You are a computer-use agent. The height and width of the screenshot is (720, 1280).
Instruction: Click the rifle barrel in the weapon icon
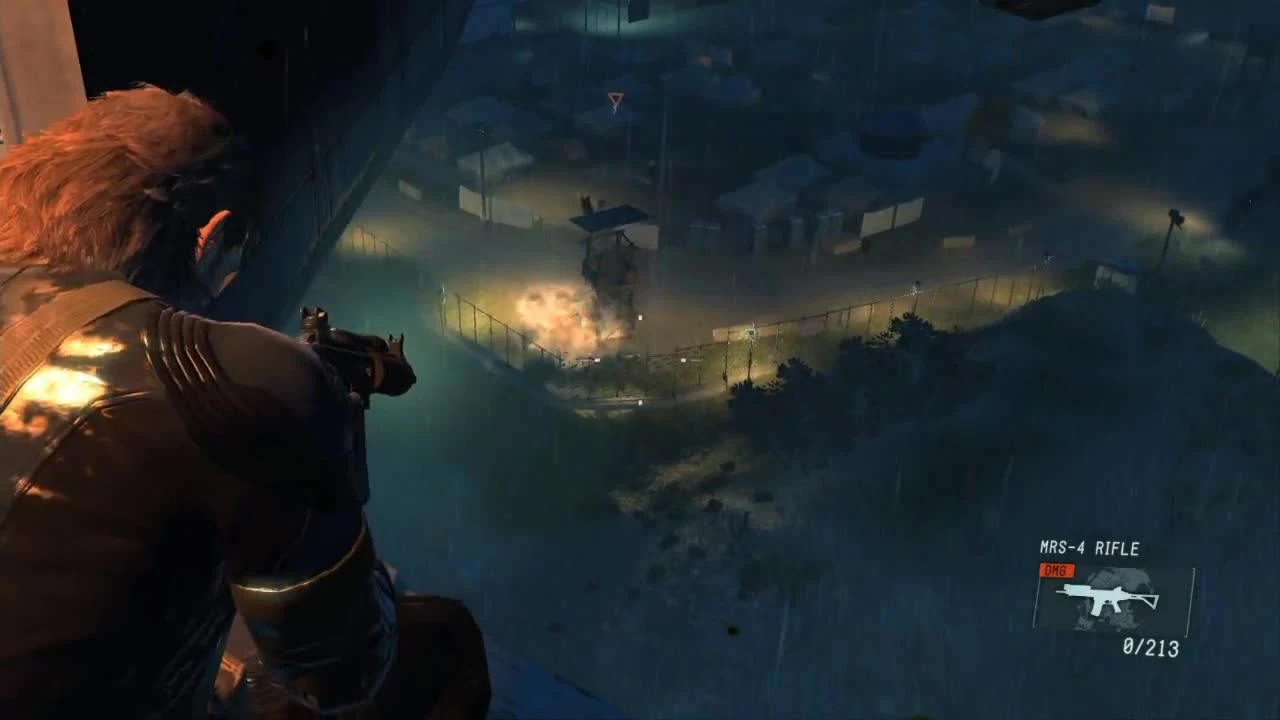[1062, 591]
